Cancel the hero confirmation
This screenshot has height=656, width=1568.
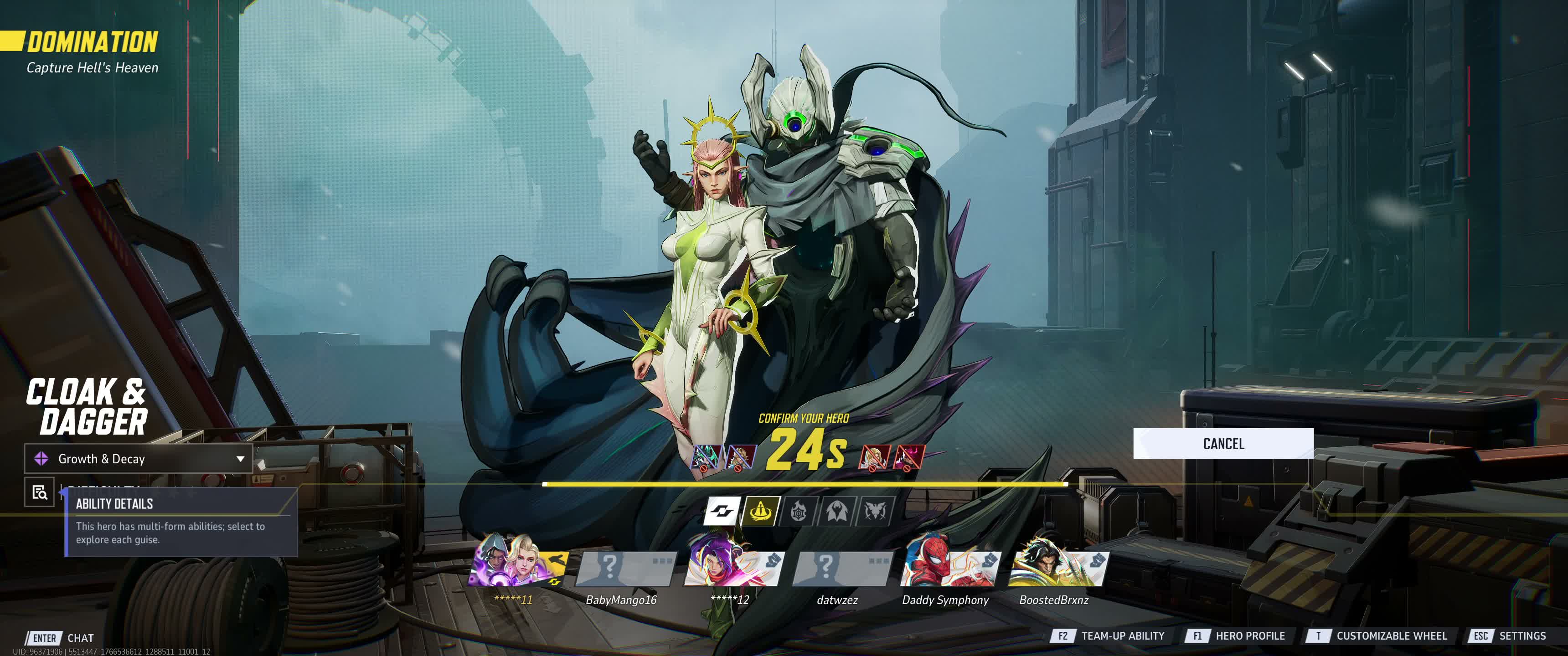click(1223, 444)
